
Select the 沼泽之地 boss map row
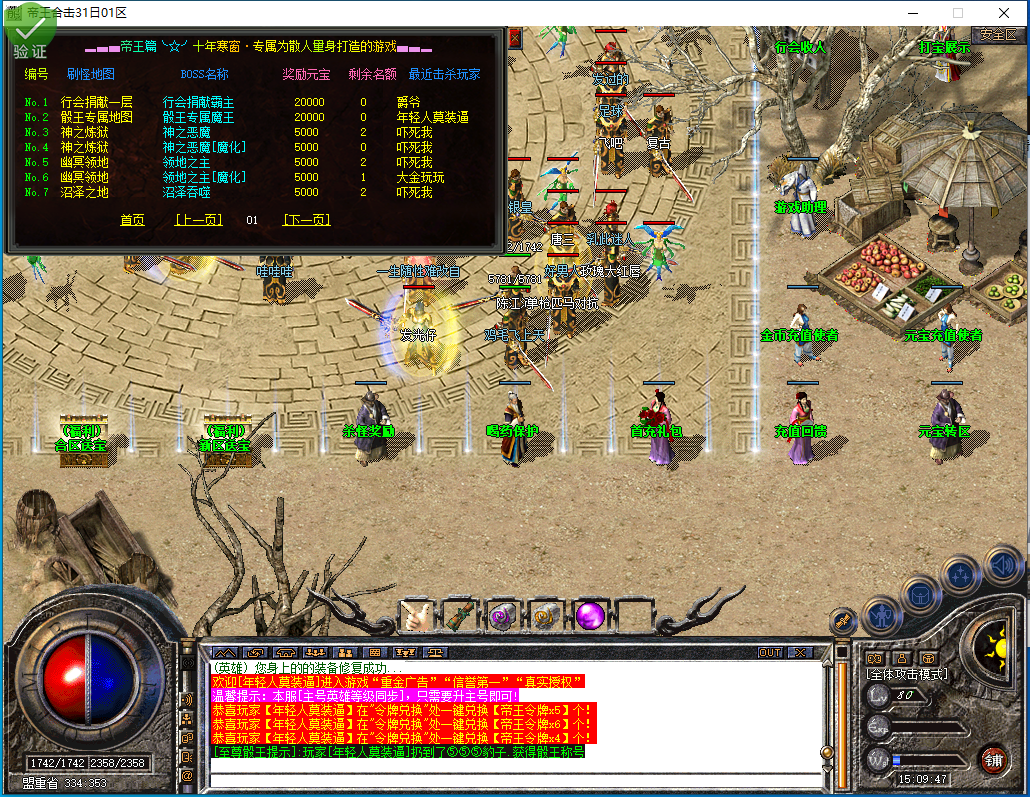(84, 192)
